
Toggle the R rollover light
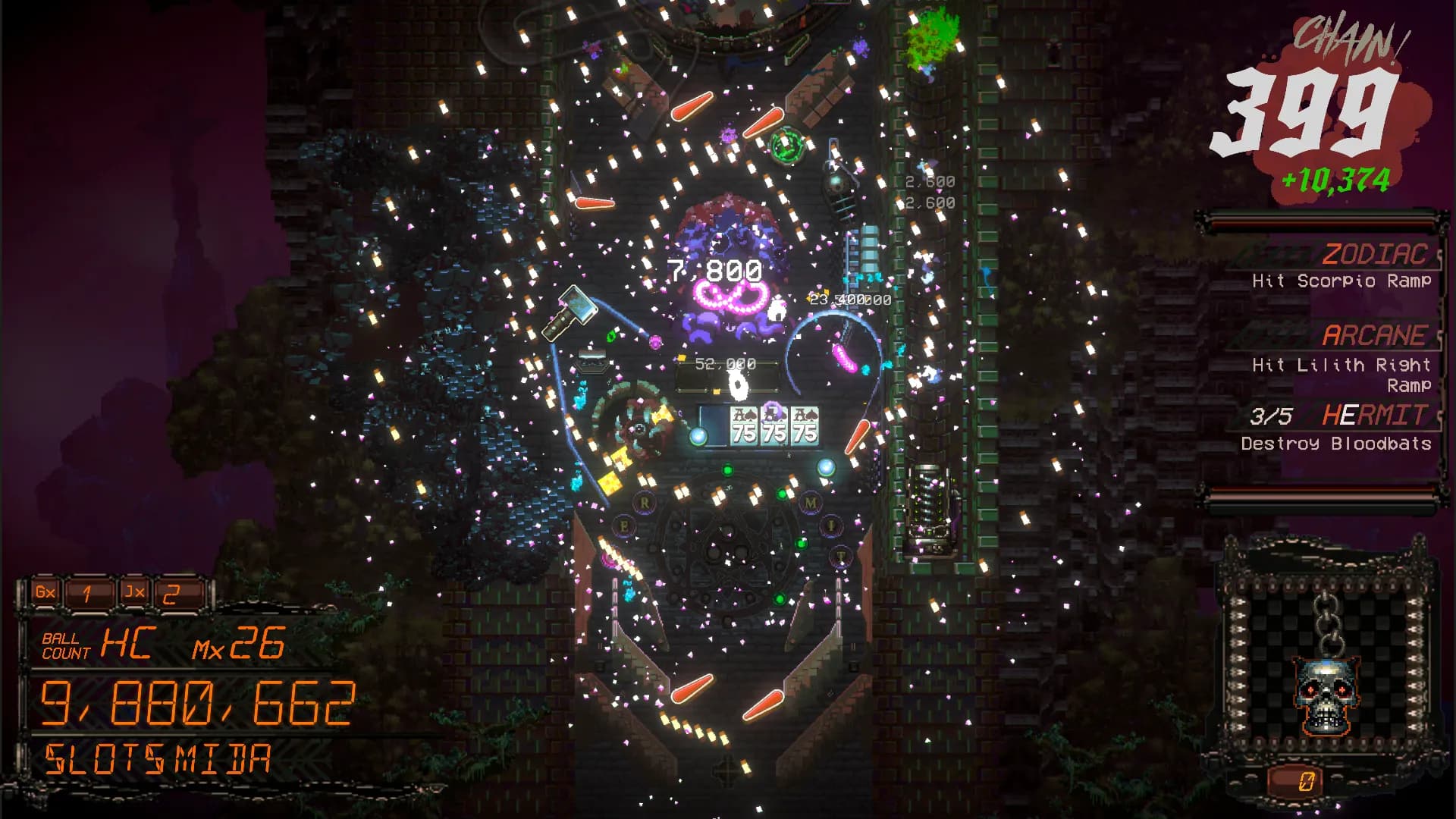coord(644,503)
